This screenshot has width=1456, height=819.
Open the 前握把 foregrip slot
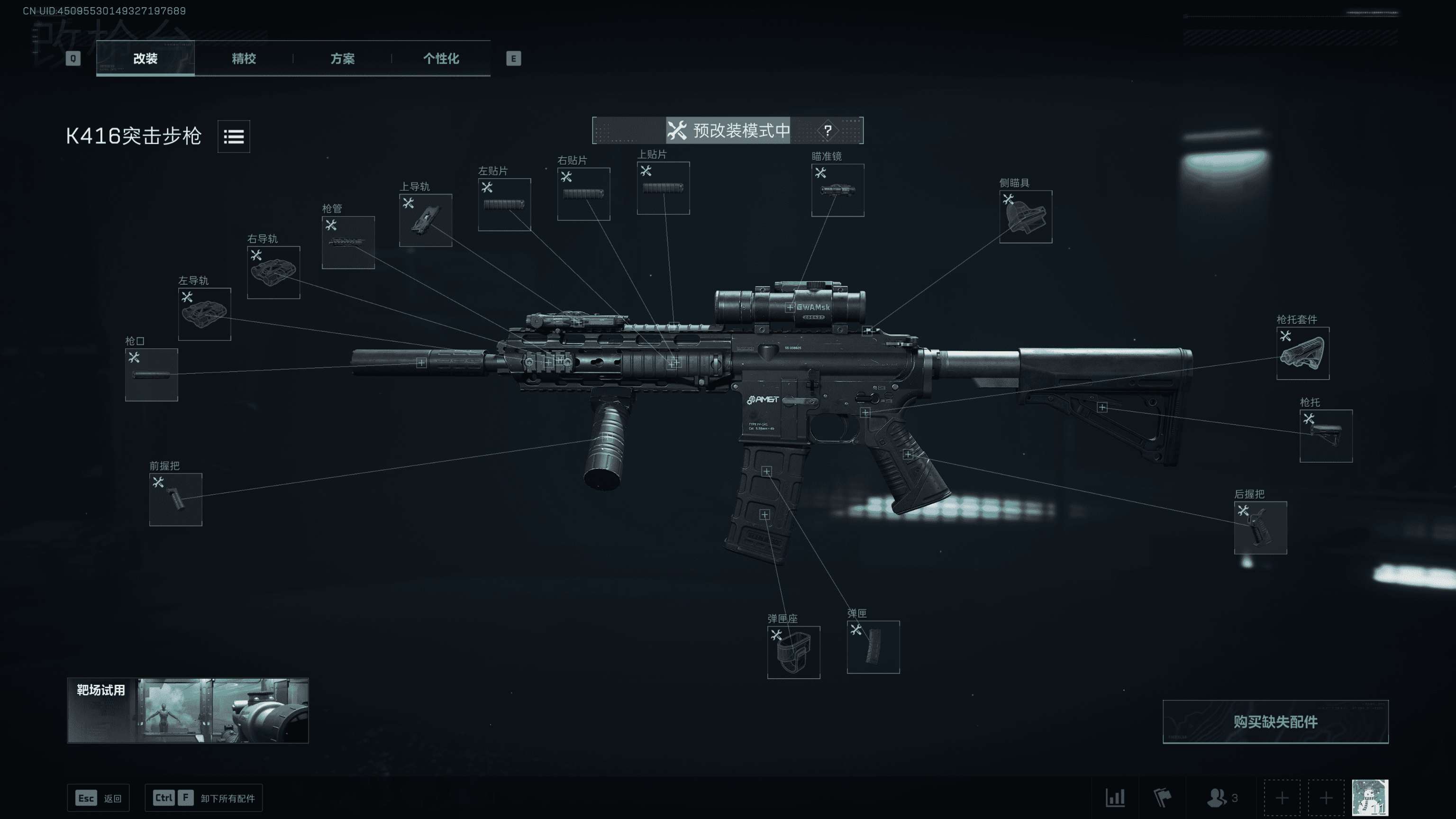click(176, 499)
